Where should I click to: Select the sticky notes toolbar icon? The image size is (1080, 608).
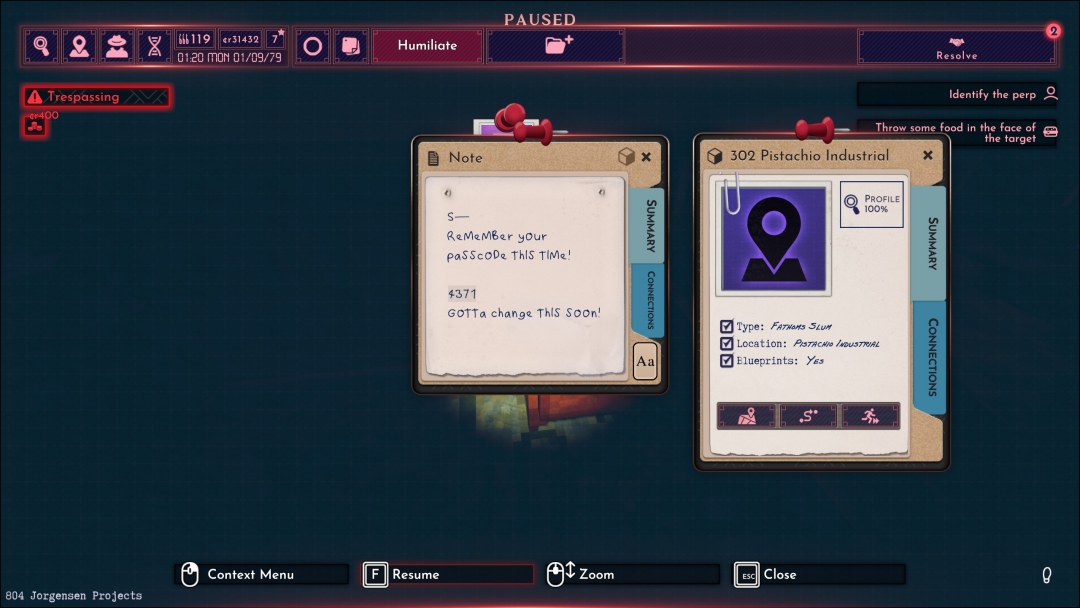pos(350,46)
